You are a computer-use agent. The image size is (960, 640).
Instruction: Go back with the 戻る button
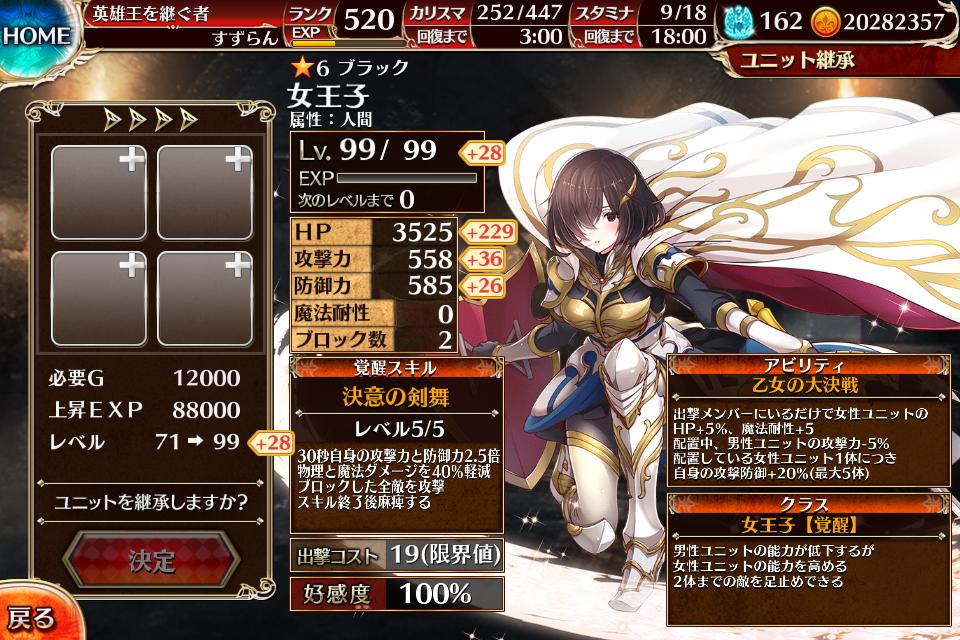click(x=30, y=617)
